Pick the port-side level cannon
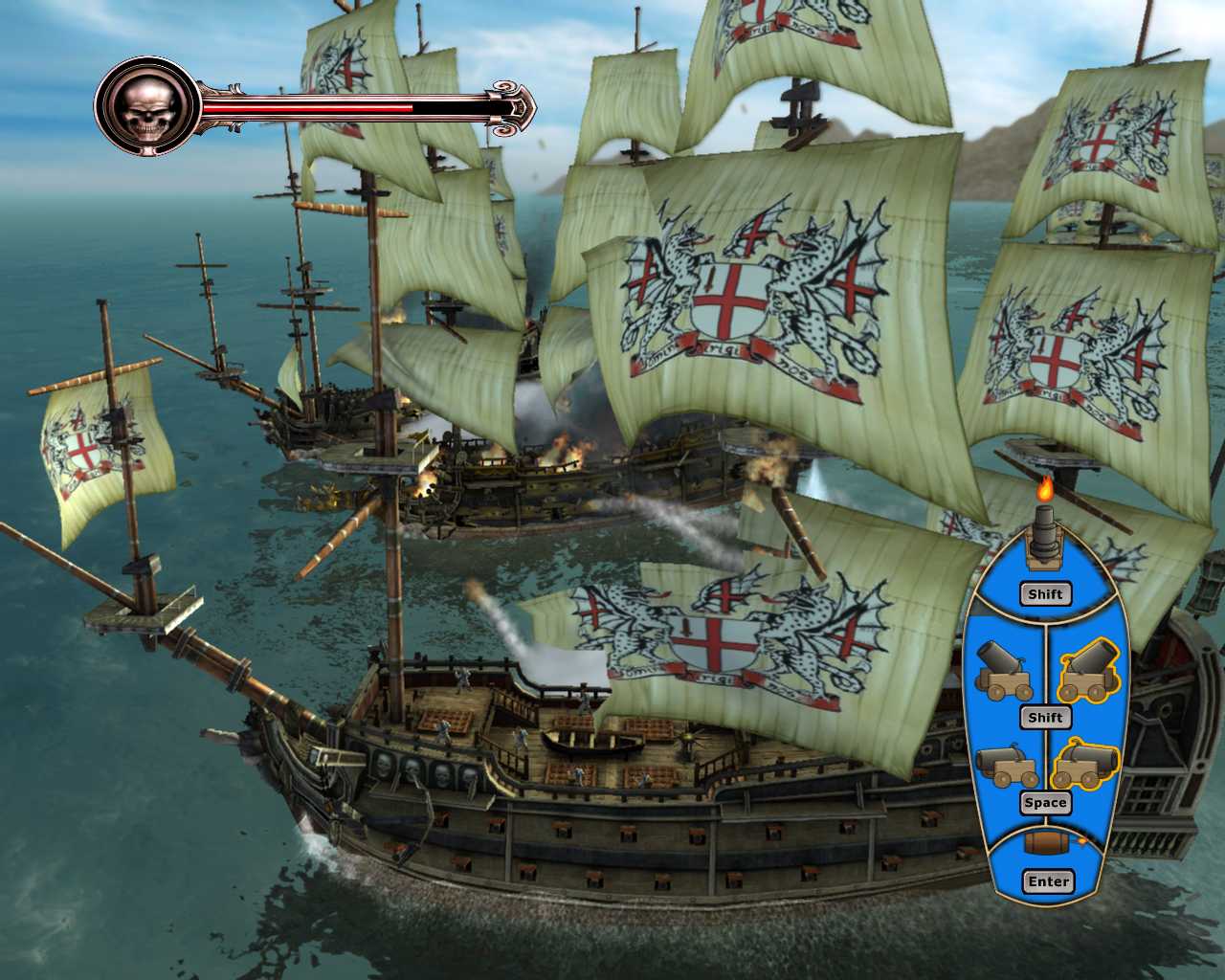The width and height of the screenshot is (1225, 980). [1004, 765]
